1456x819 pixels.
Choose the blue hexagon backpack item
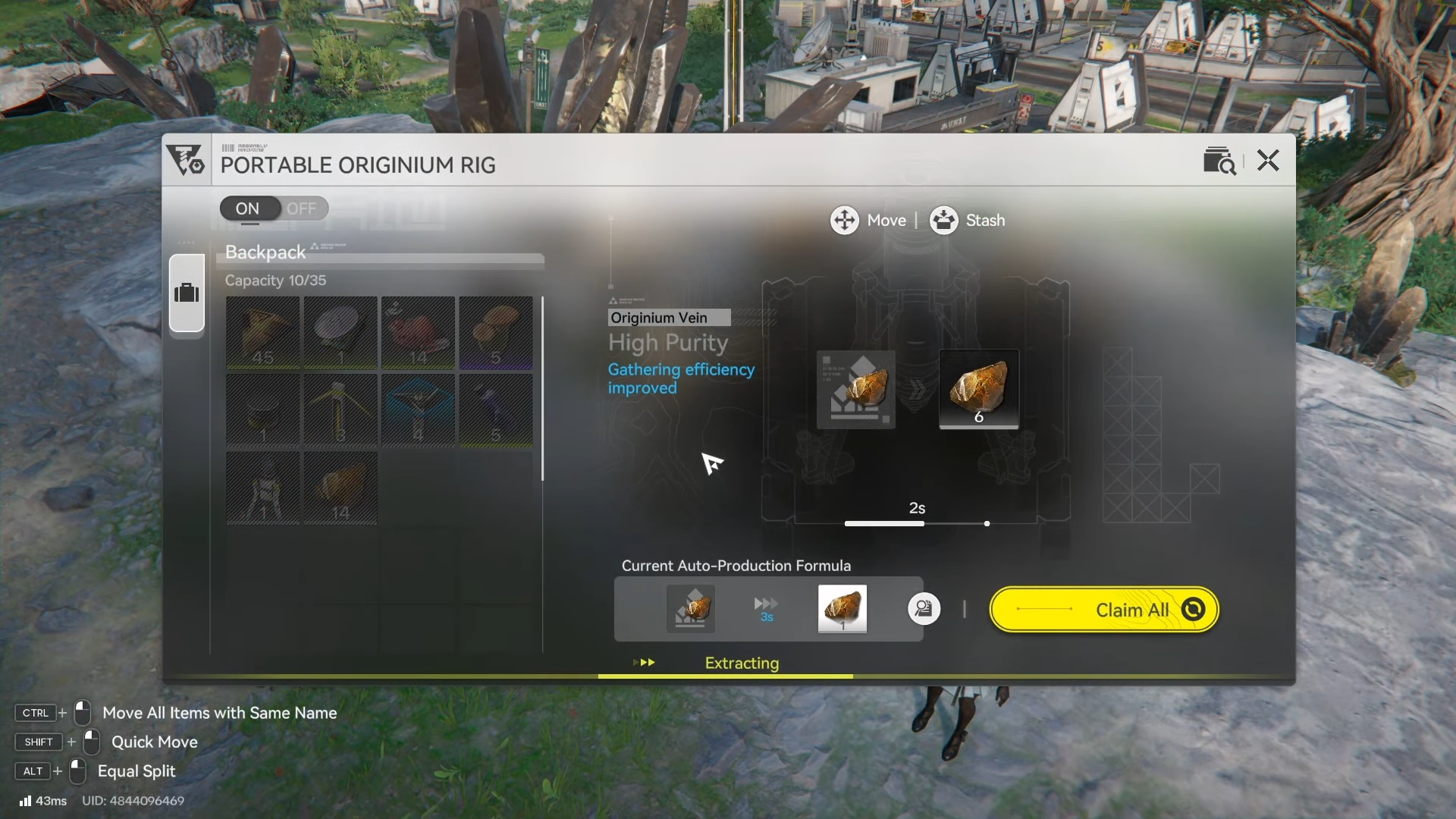(x=418, y=410)
